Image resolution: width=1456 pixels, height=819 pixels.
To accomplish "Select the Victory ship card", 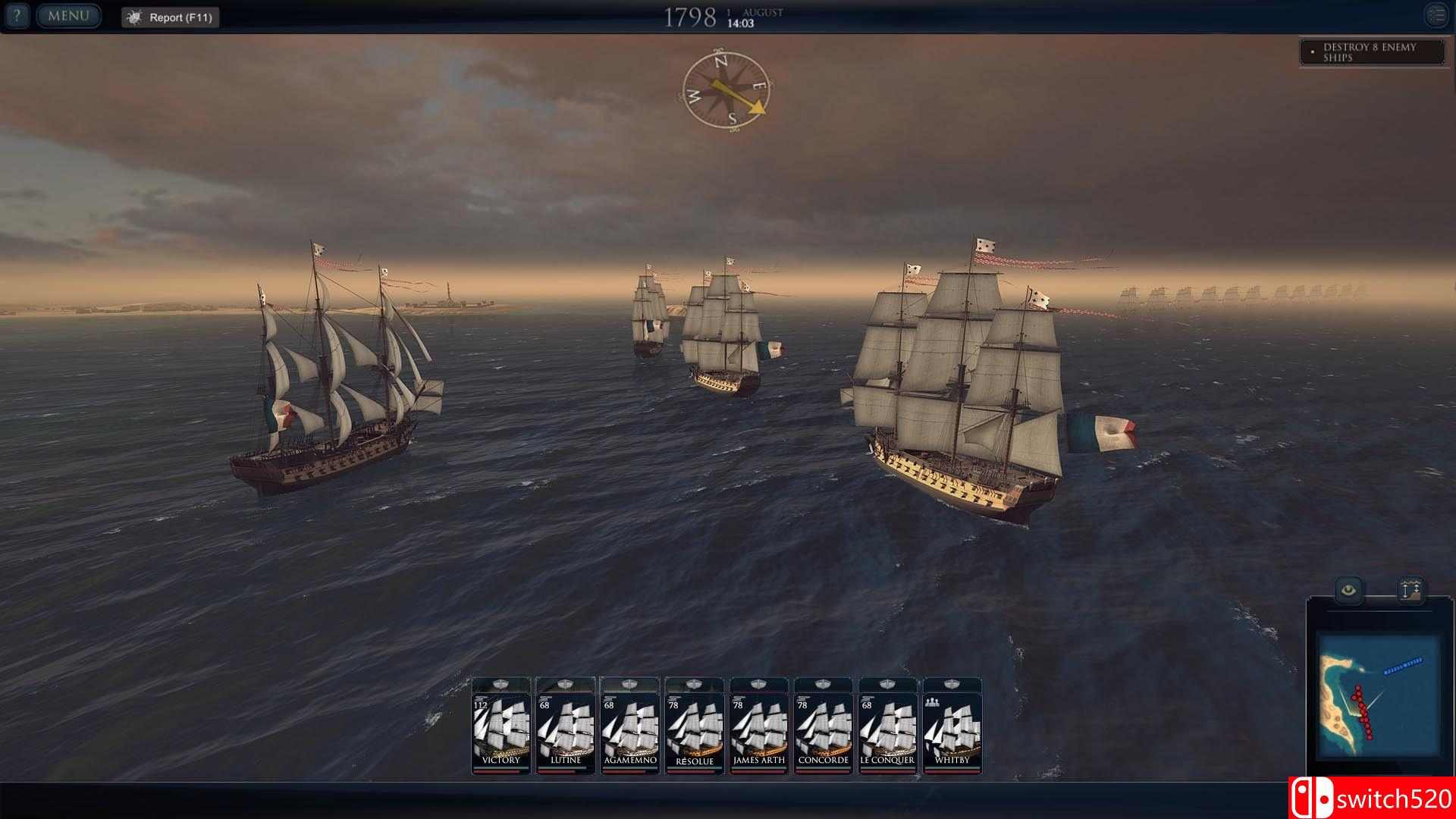I will click(501, 726).
